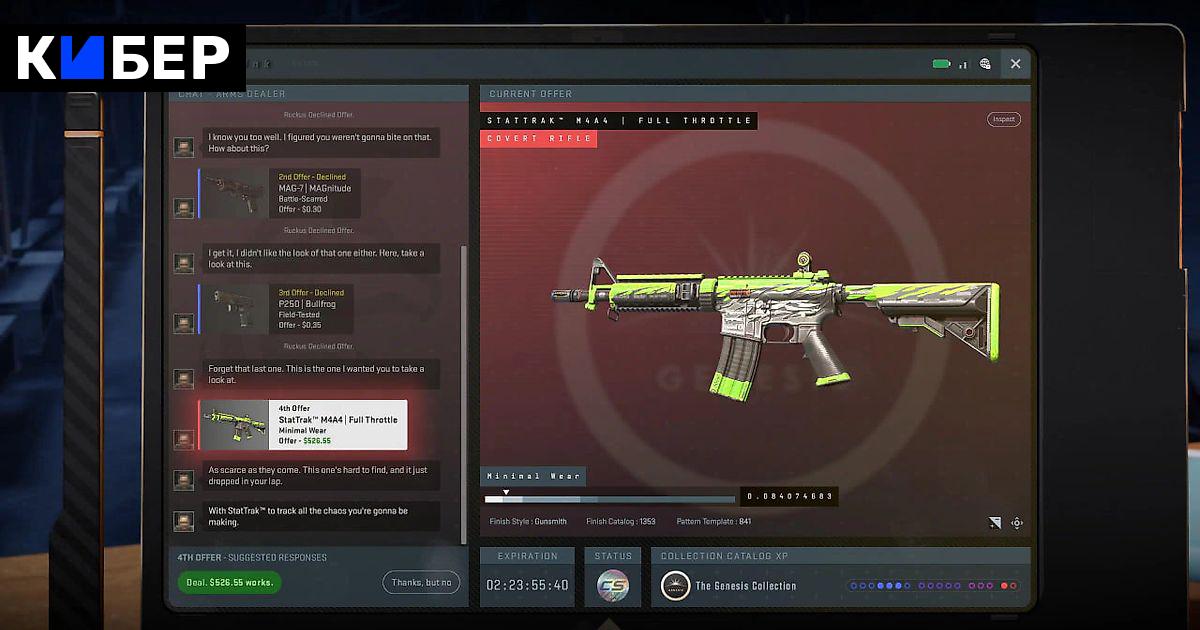The width and height of the screenshot is (1200, 630).
Task: Click the КИБЕР site logo
Action: [x=122, y=58]
